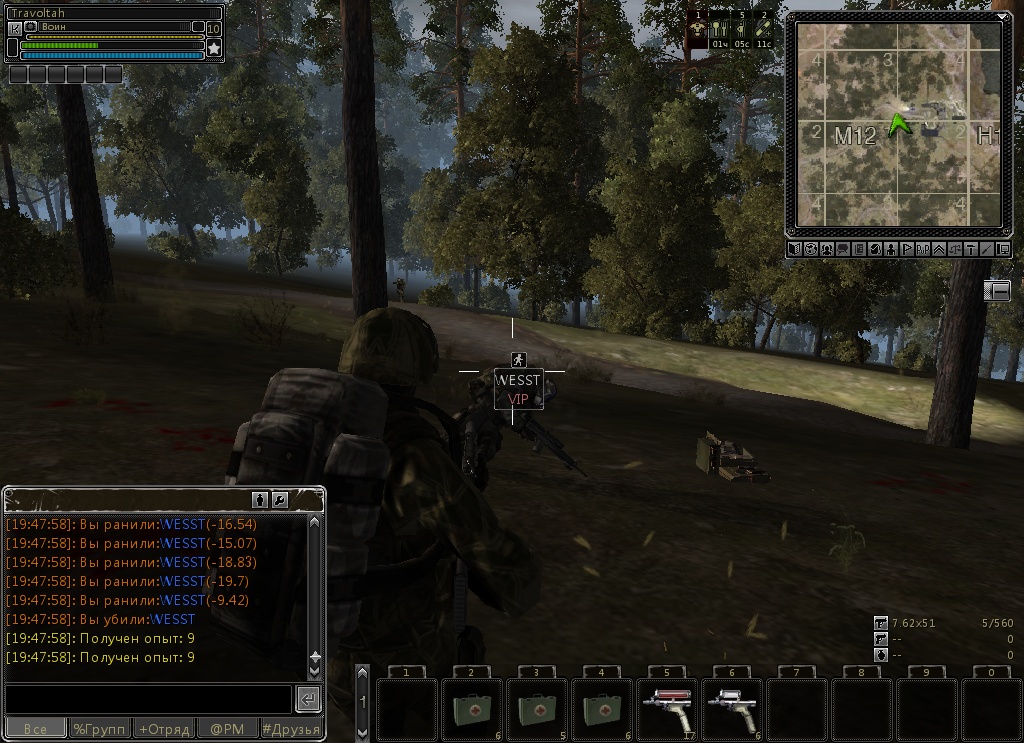Open the %Групп chat channel tab
The height and width of the screenshot is (743, 1024).
pos(99,729)
